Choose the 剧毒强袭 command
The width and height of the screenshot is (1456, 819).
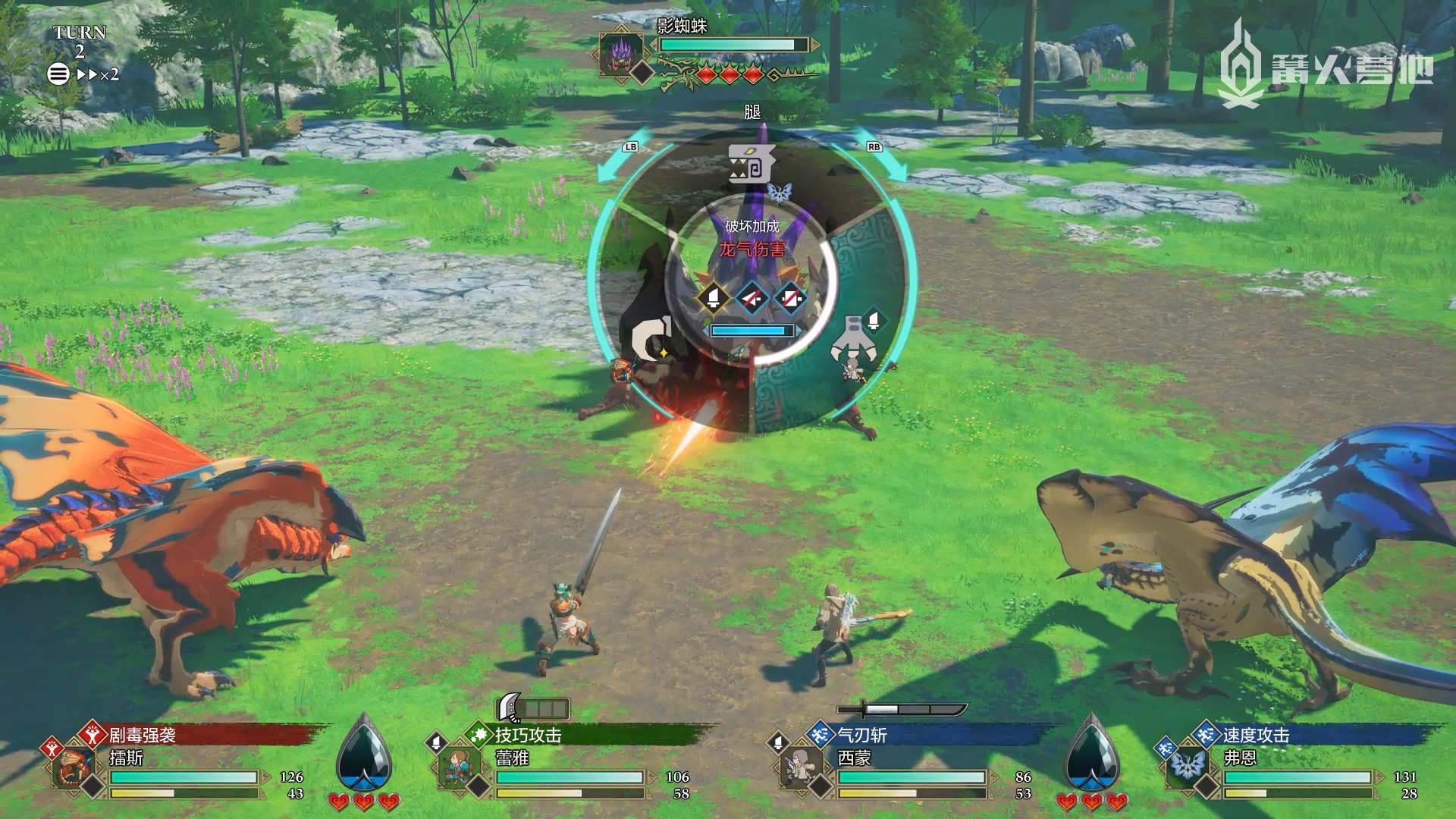pyautogui.click(x=143, y=735)
